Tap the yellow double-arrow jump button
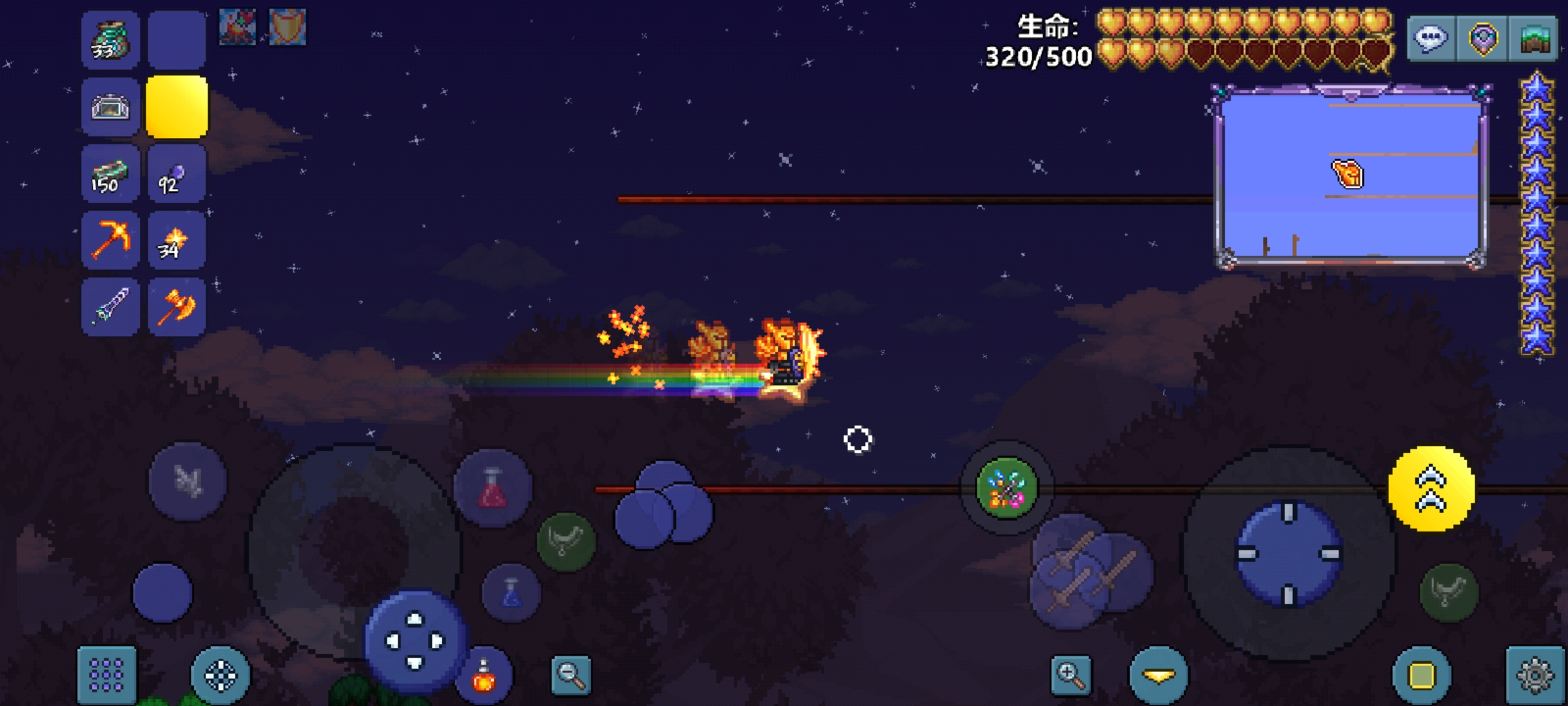This screenshot has width=1568, height=706. tap(1431, 489)
